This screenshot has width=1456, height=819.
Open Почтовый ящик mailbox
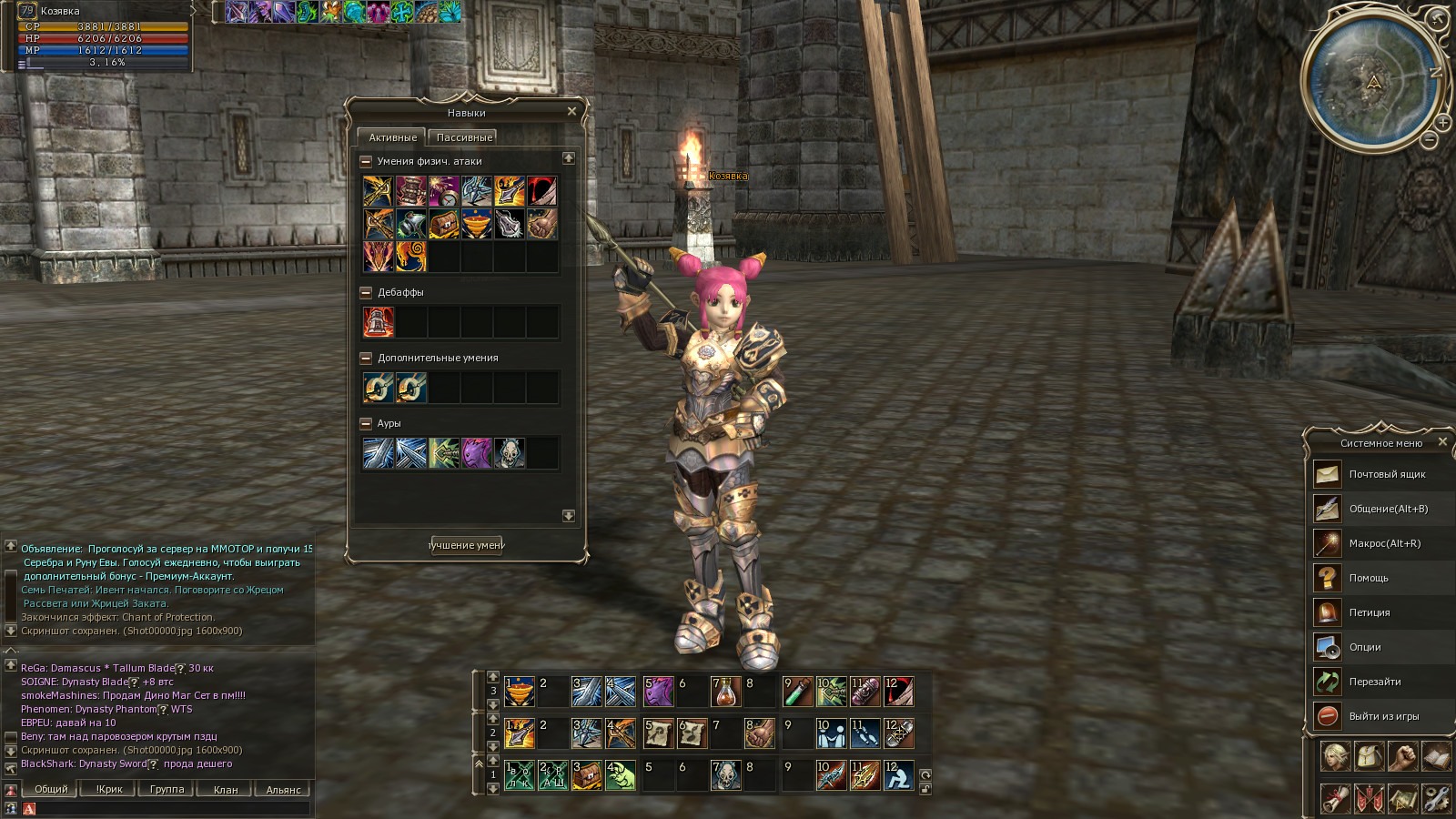point(1386,474)
